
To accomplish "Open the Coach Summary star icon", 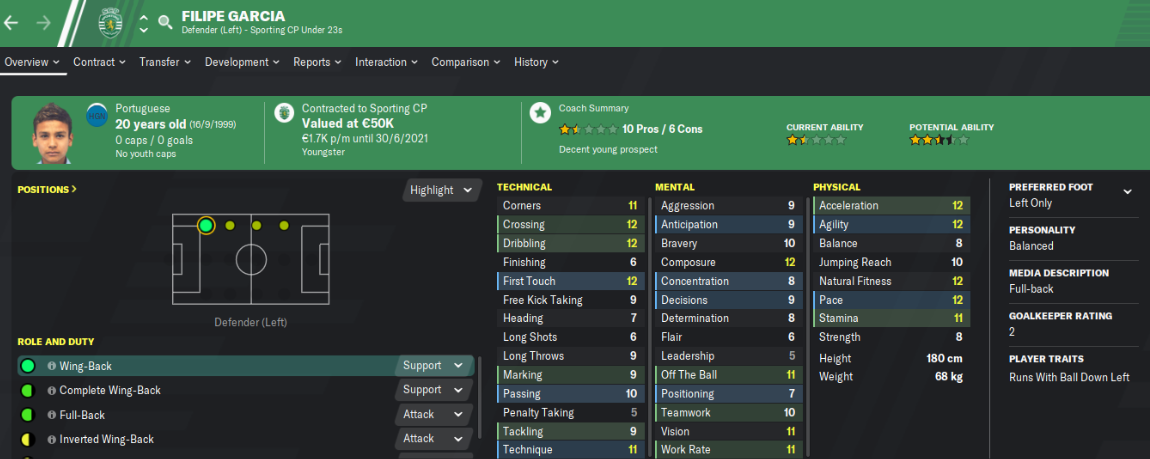I will click(x=540, y=113).
